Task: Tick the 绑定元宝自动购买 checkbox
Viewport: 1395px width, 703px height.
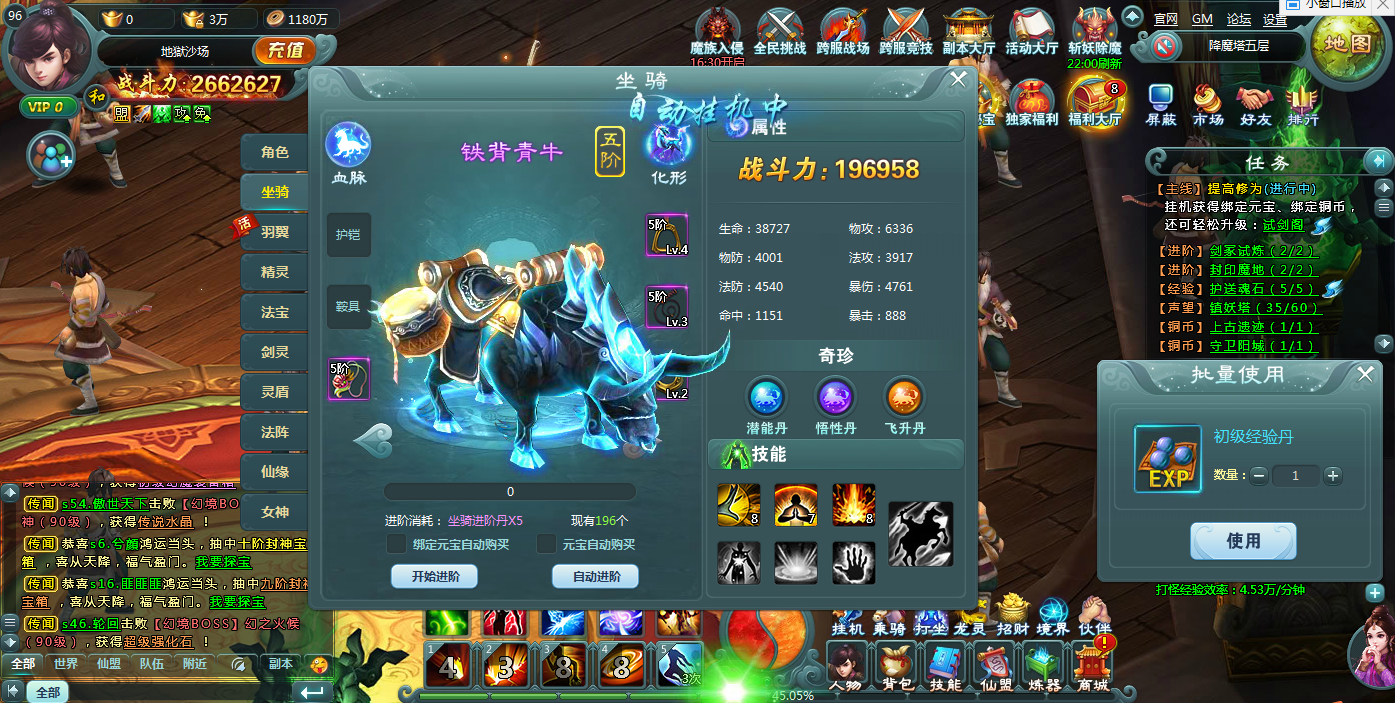Action: (x=397, y=544)
